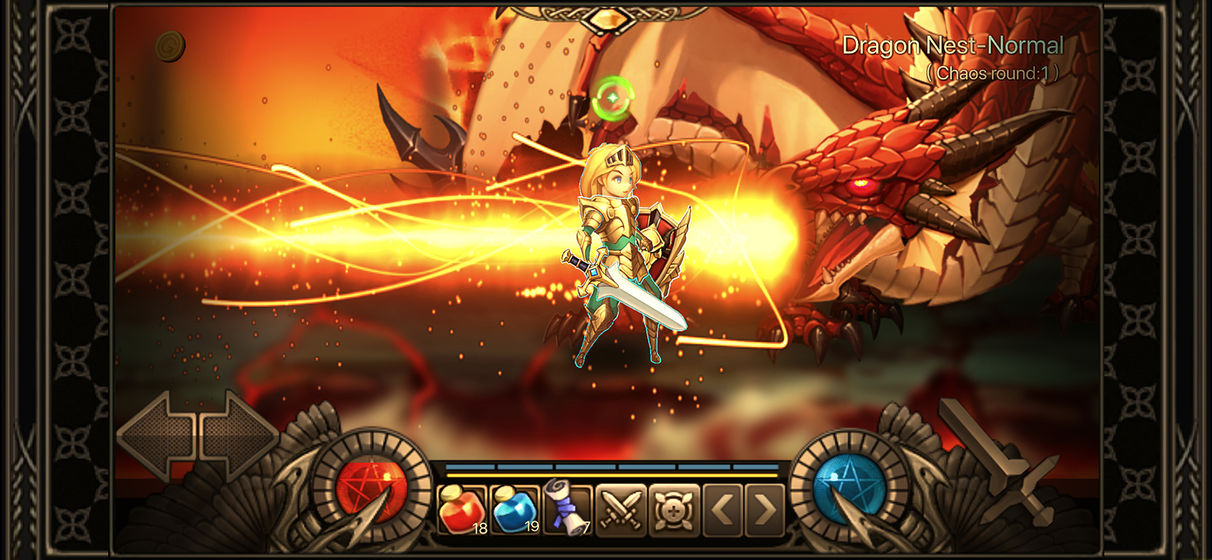Use the scroll item slot
This screenshot has height=560, width=1212.
[567, 509]
